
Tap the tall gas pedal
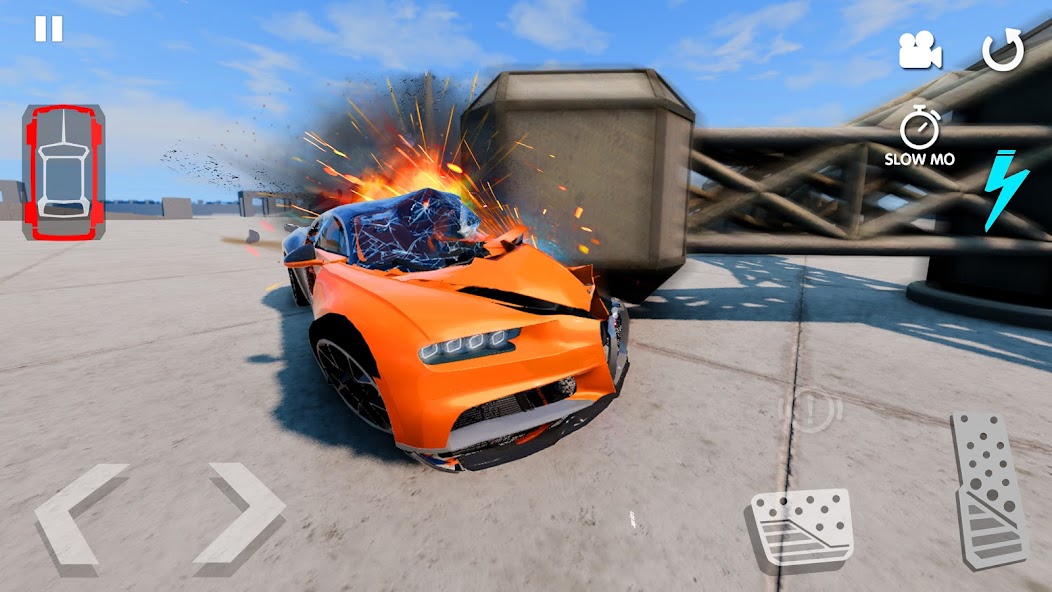pyautogui.click(x=988, y=489)
